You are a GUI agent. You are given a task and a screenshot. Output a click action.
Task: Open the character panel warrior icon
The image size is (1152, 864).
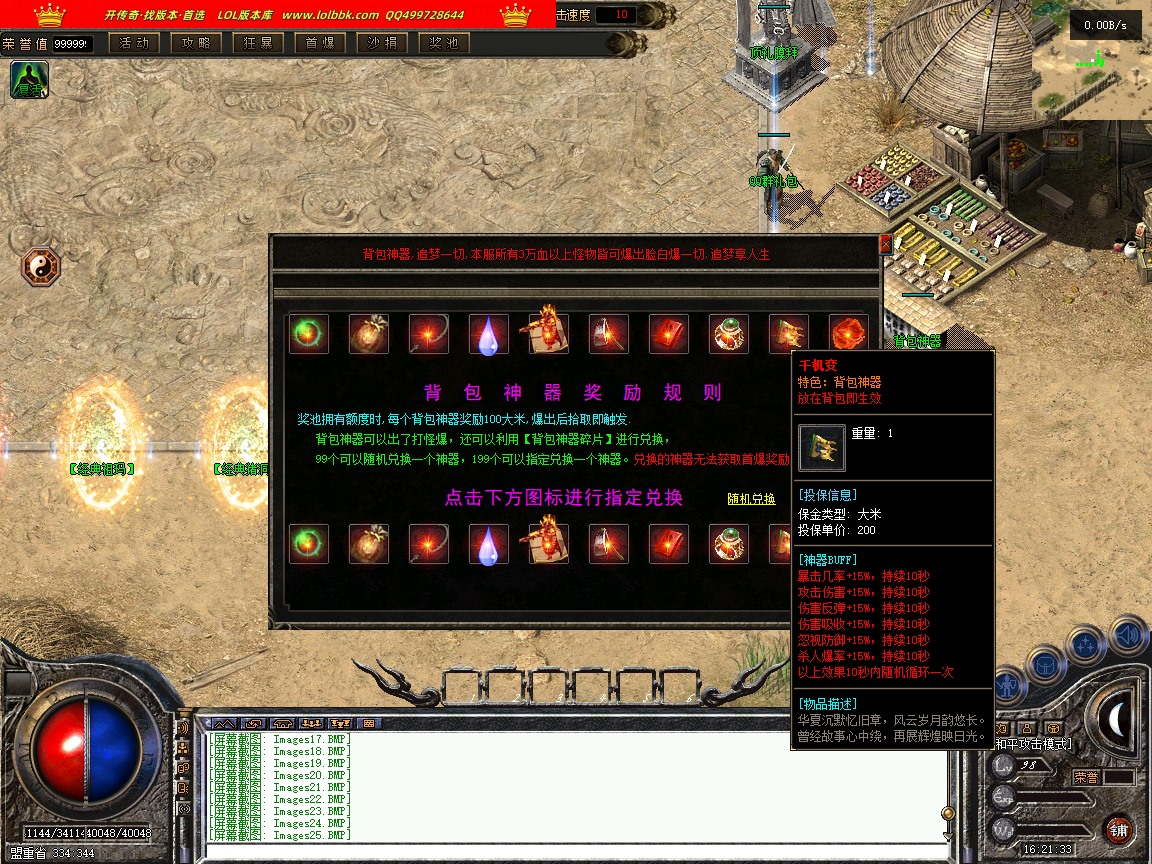tap(1007, 684)
